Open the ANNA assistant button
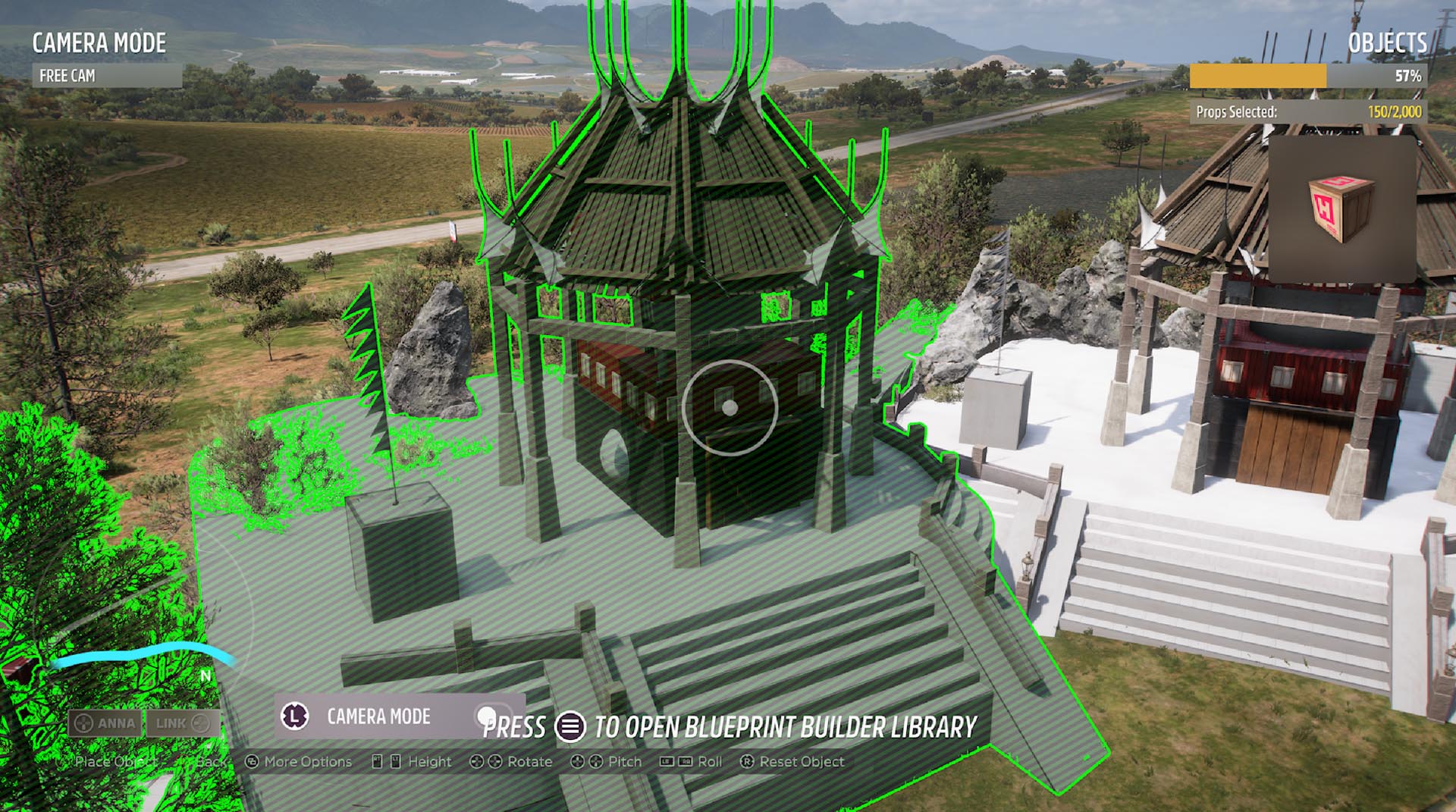Image resolution: width=1456 pixels, height=812 pixels. [105, 723]
